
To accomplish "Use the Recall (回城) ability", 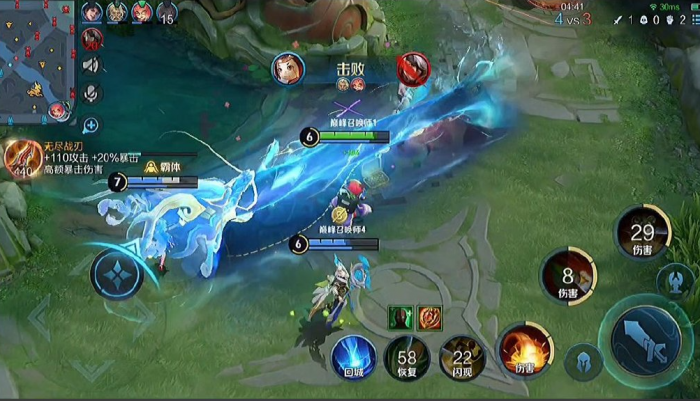I will 354,356.
